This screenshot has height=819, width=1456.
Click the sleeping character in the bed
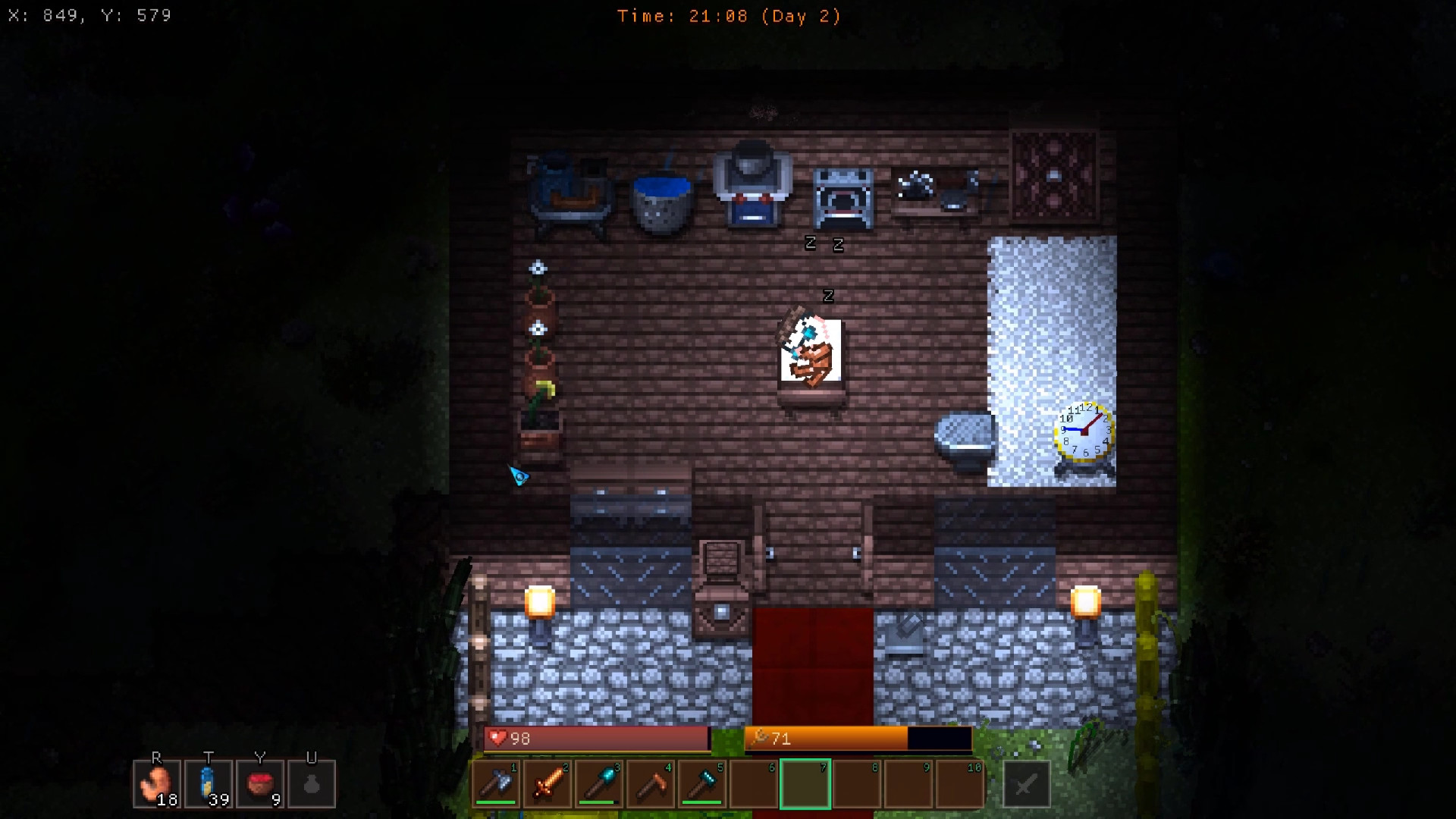(x=810, y=353)
